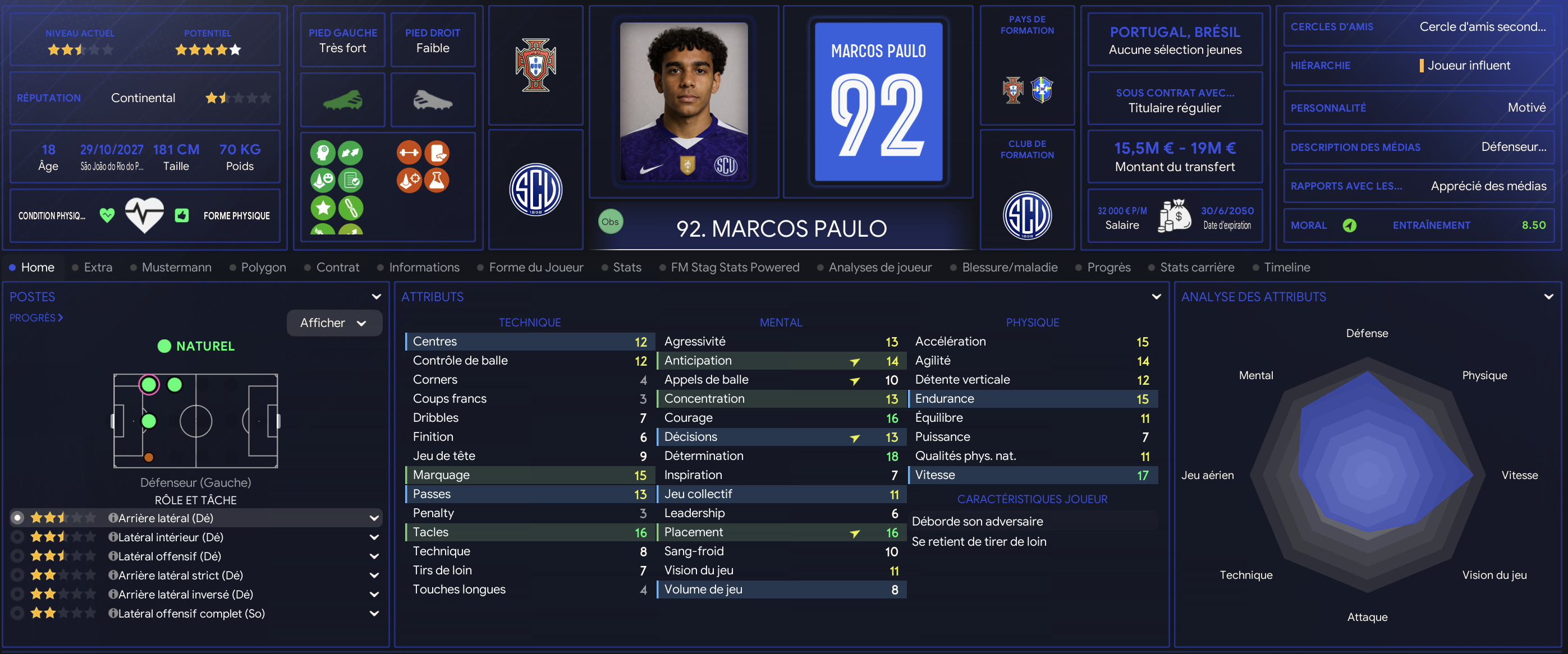Screen dimensions: 1568x654
Task: Click the Marcos Paulo player portrait
Action: [x=684, y=102]
